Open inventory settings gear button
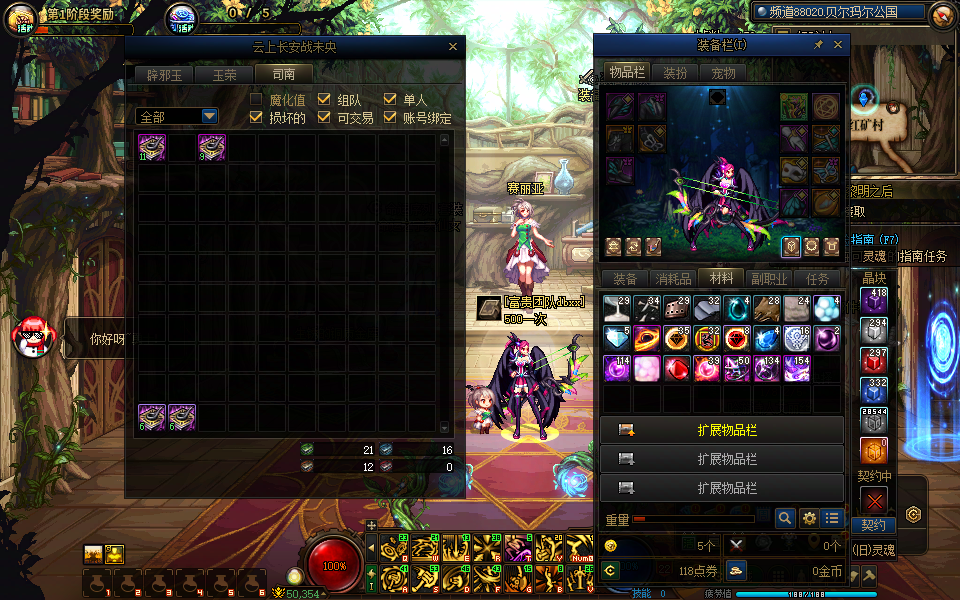Screen dimensions: 960x600 pyautogui.click(x=809, y=518)
